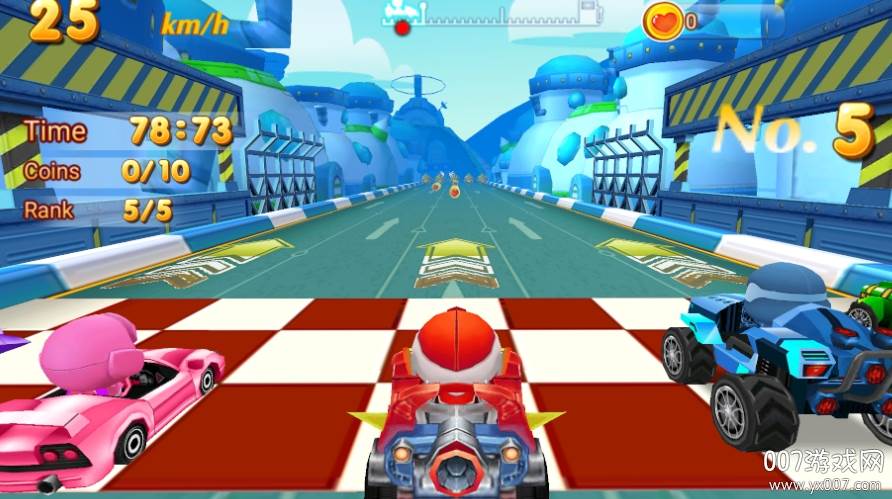Image resolution: width=892 pixels, height=499 pixels.
Task: Tap the heart item icon
Action: click(664, 18)
